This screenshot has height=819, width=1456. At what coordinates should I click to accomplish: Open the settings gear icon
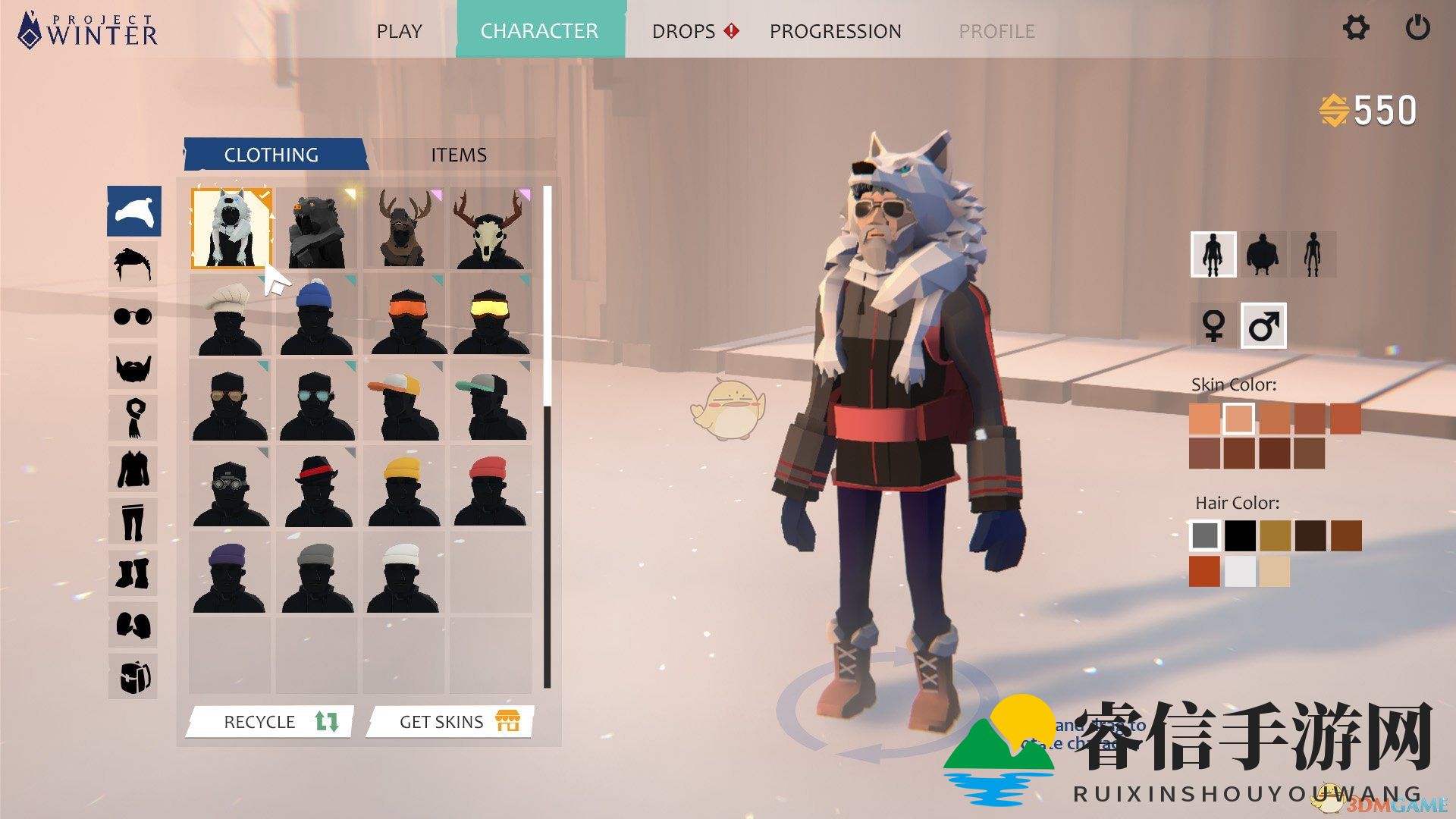pos(1356,29)
